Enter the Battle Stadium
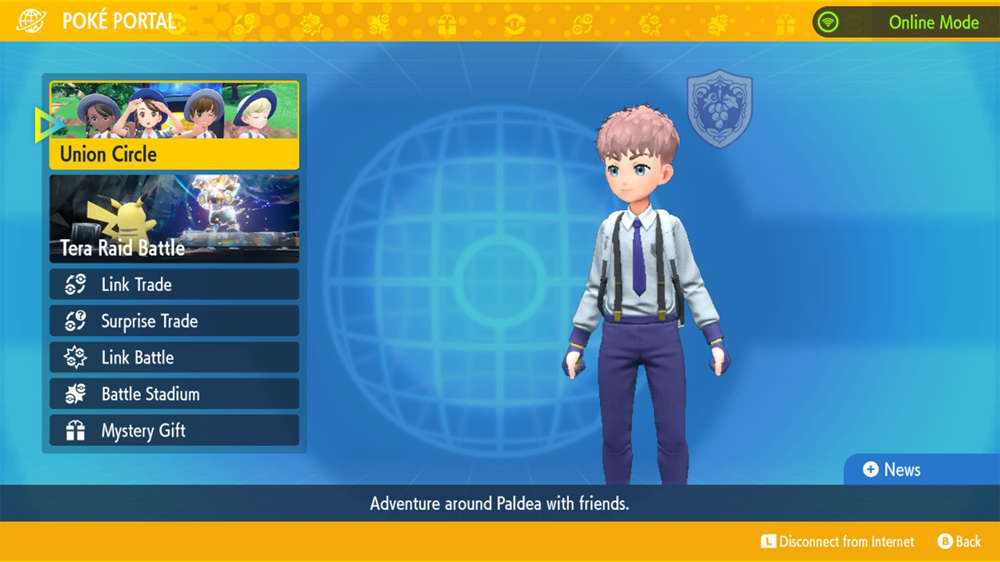 174,394
